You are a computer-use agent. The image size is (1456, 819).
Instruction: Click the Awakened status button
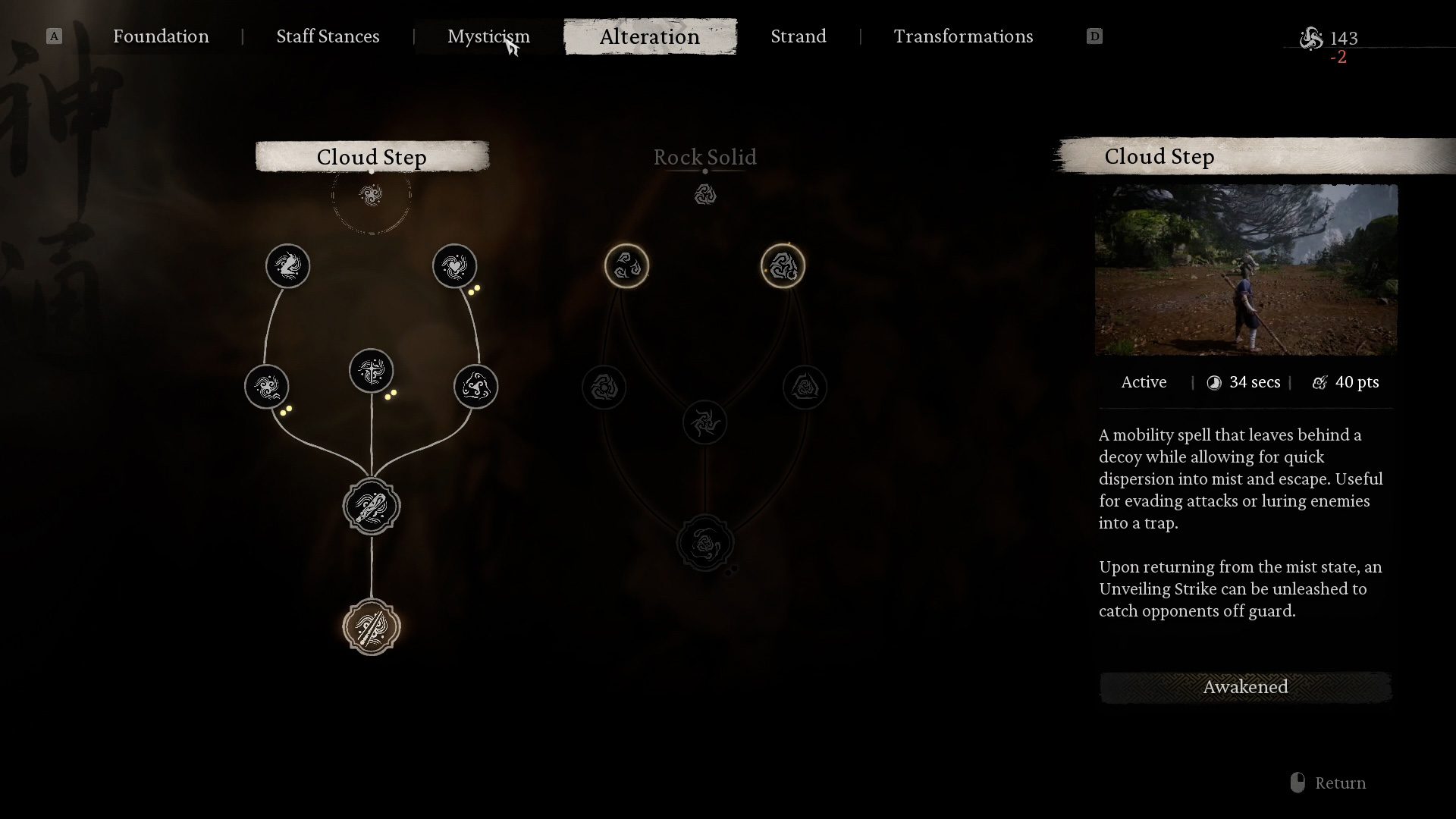(1245, 687)
